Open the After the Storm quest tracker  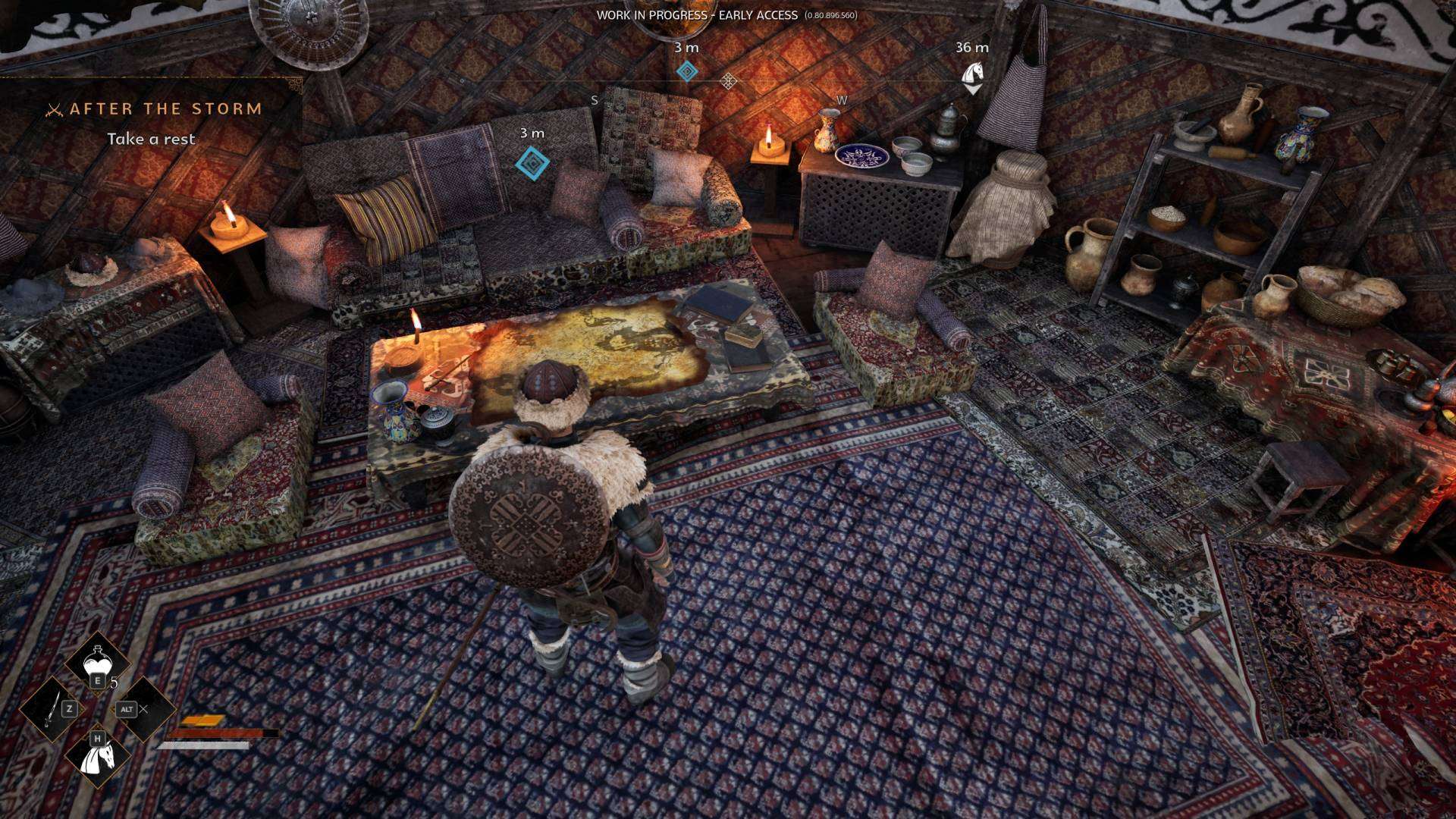point(165,109)
